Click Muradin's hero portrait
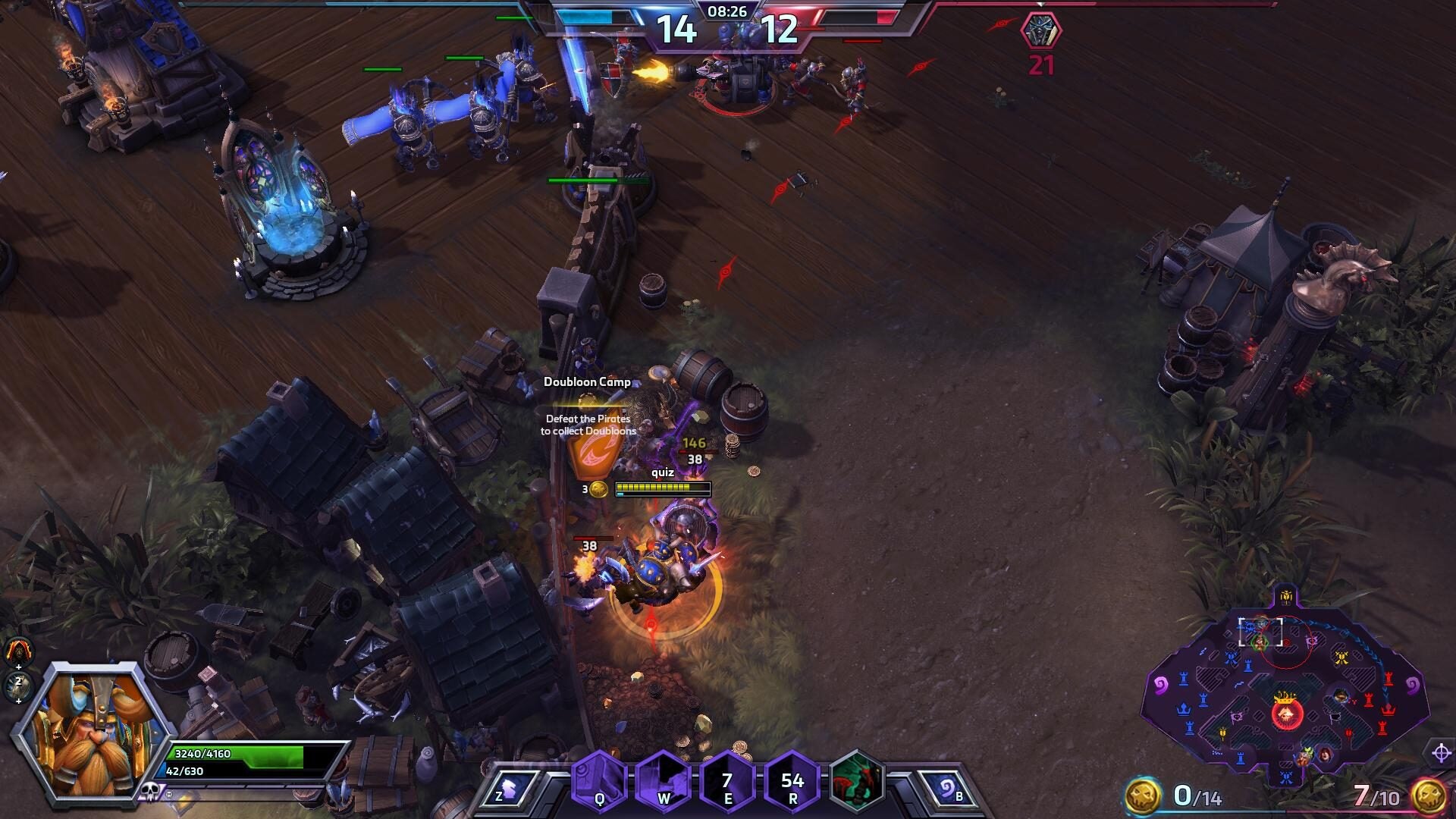This screenshot has height=819, width=1456. (x=91, y=732)
